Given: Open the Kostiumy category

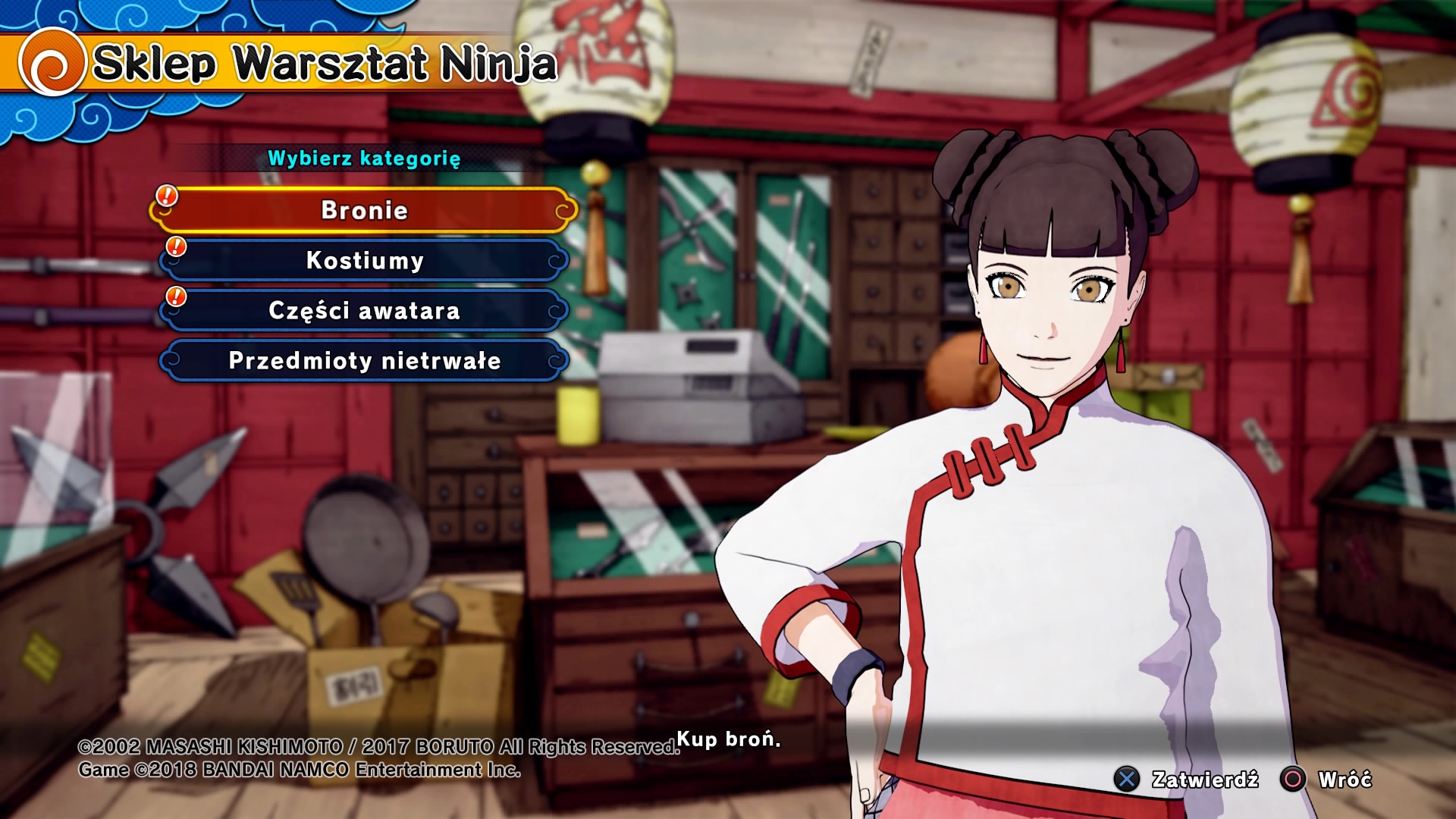Looking at the screenshot, I should pyautogui.click(x=364, y=260).
